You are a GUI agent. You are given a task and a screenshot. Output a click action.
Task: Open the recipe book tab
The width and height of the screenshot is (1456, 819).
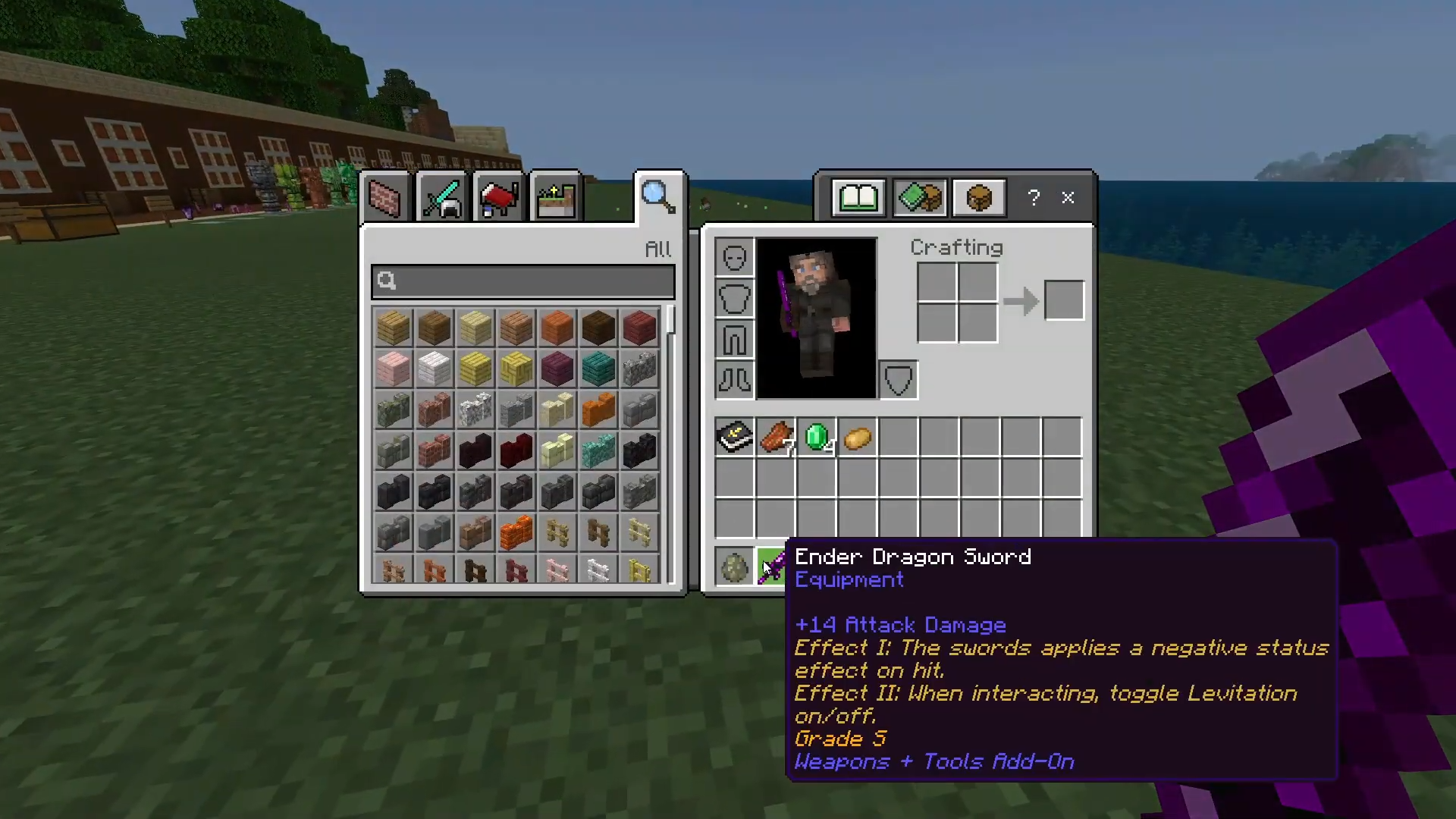[858, 198]
